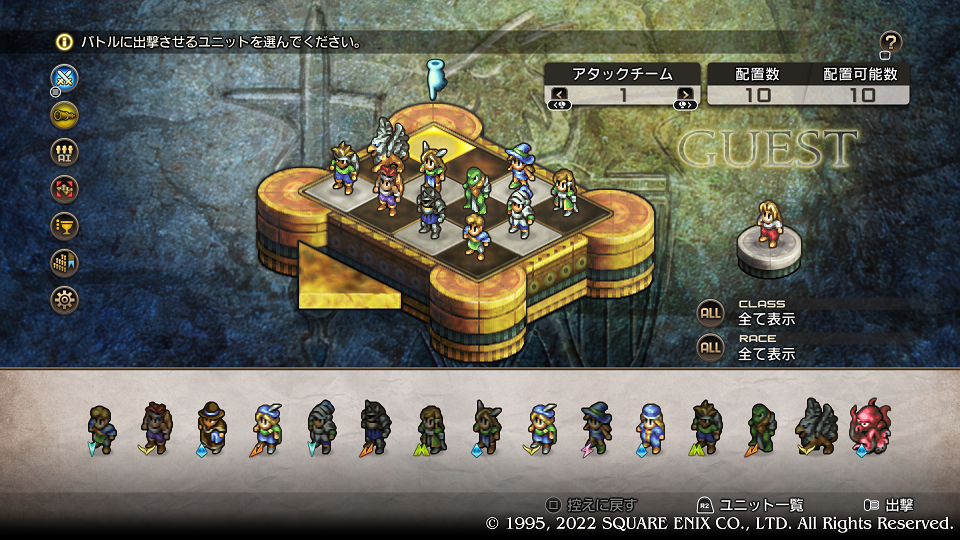
Task: Switch to the next attack team
Action: [685, 96]
